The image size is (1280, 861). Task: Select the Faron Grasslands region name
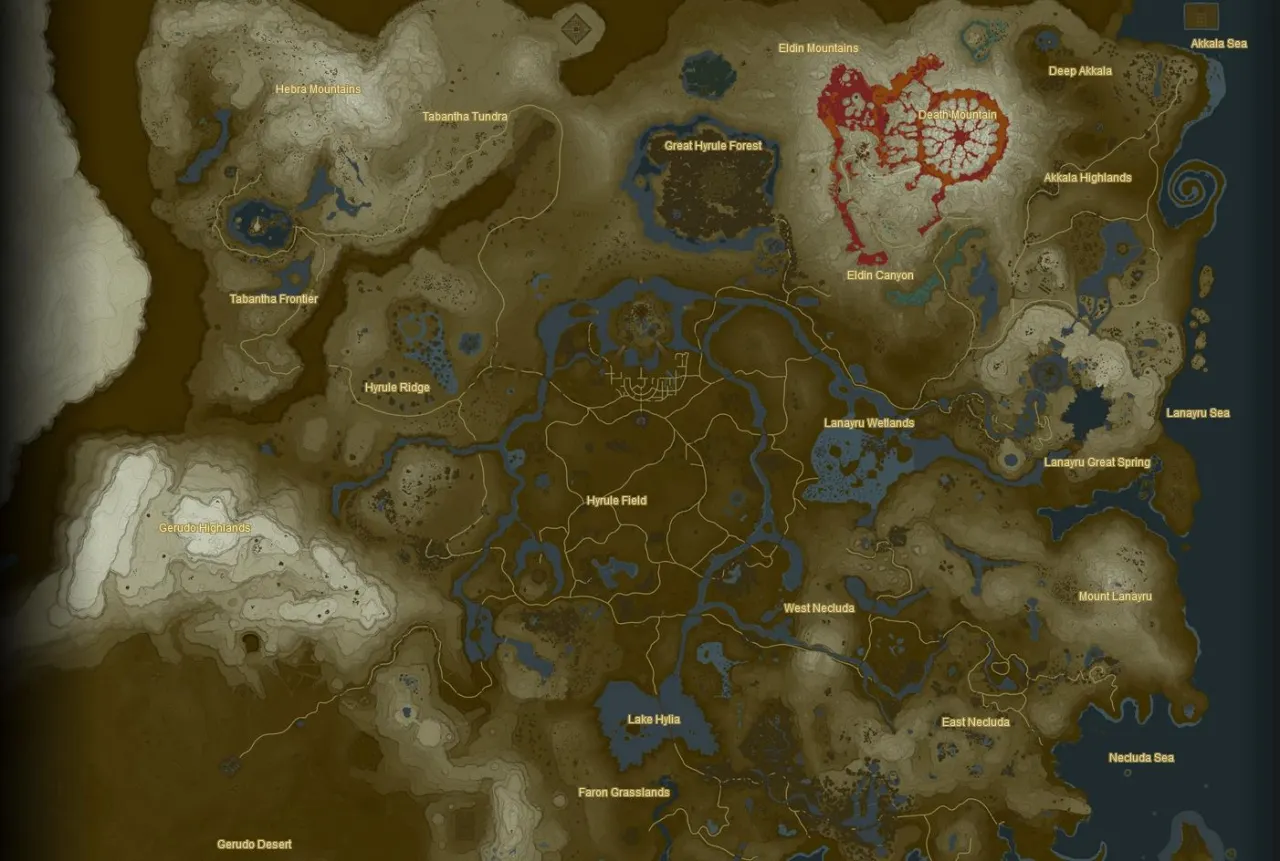click(622, 792)
